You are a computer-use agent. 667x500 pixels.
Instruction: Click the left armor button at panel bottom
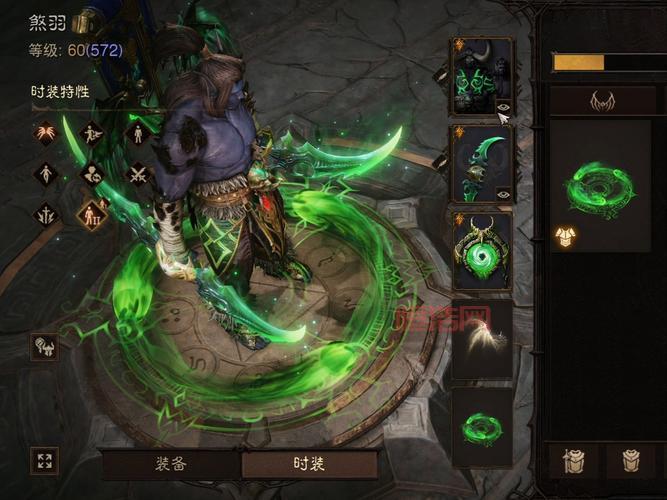pos(574,462)
